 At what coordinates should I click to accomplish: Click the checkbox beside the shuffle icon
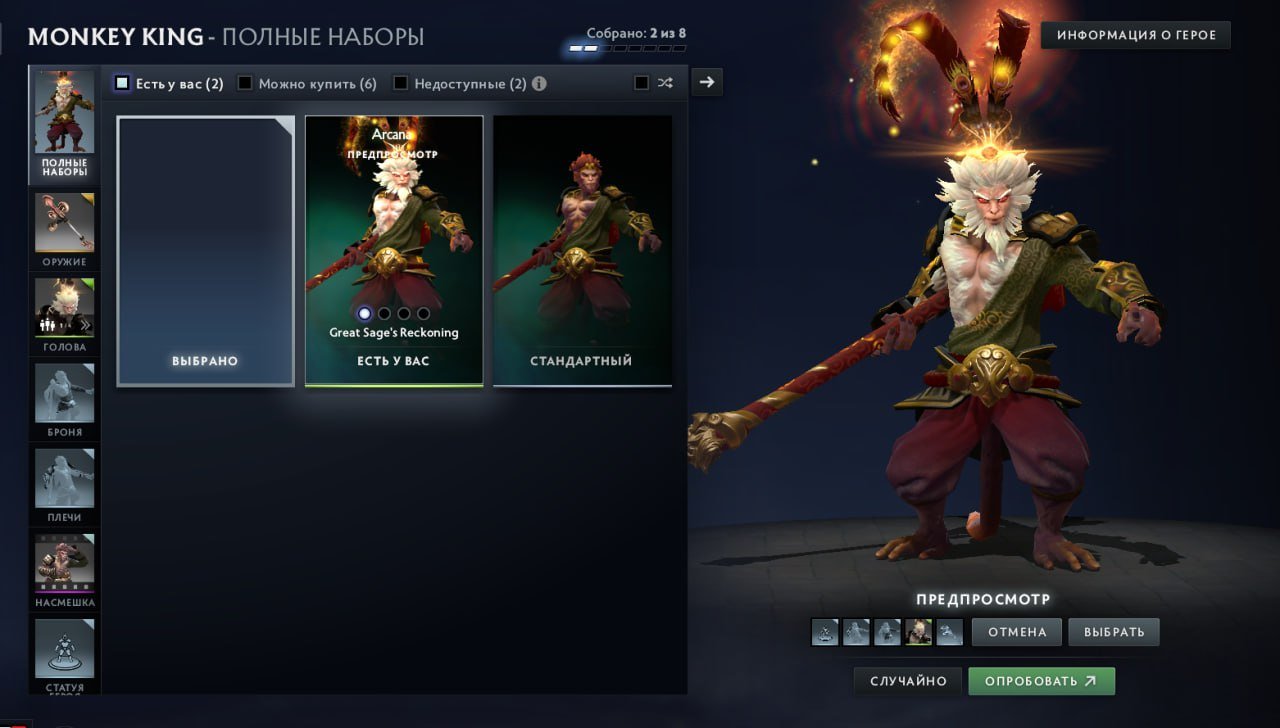click(x=641, y=83)
